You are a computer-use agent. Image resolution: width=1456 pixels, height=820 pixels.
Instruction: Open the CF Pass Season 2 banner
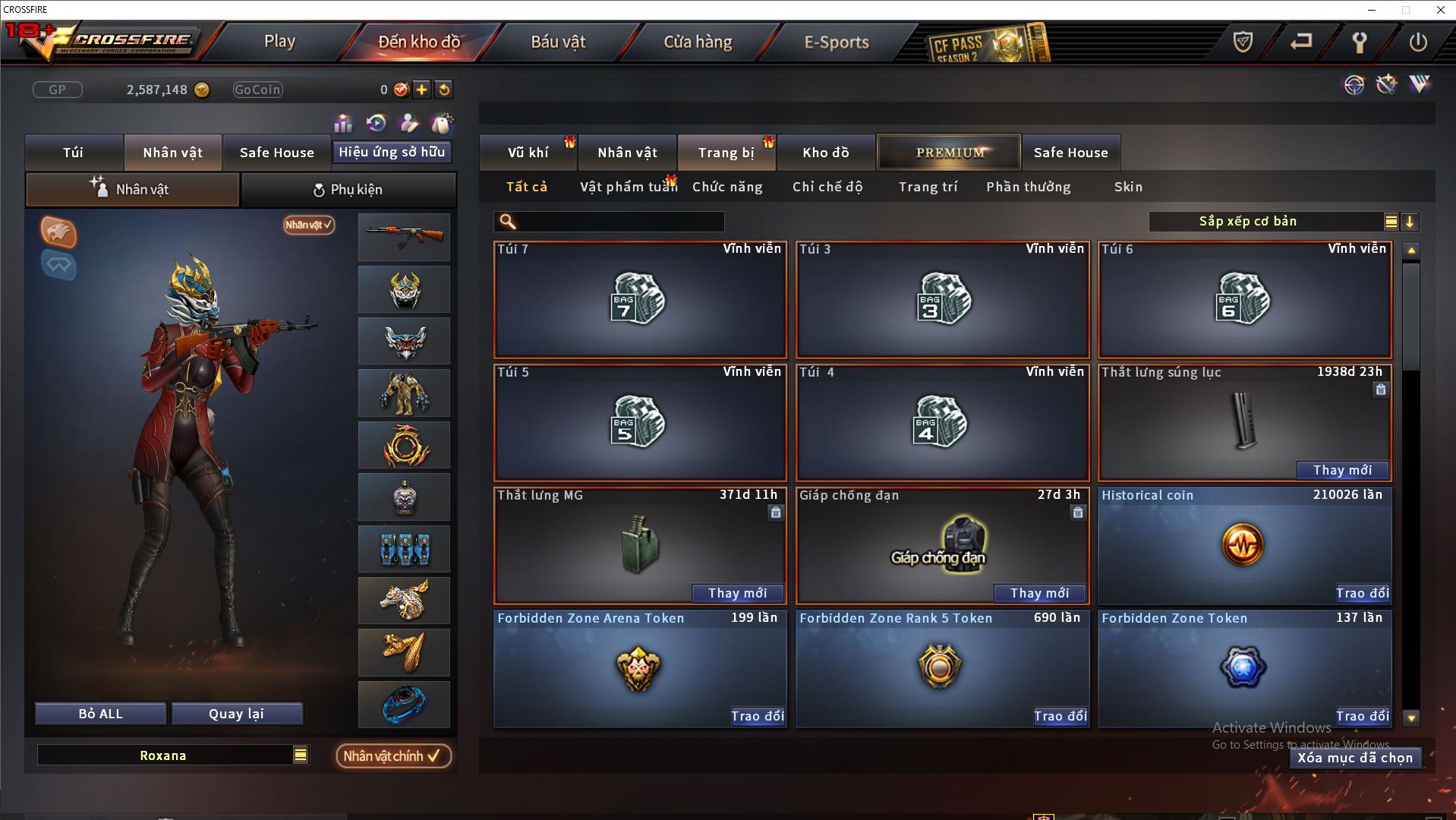coord(987,44)
